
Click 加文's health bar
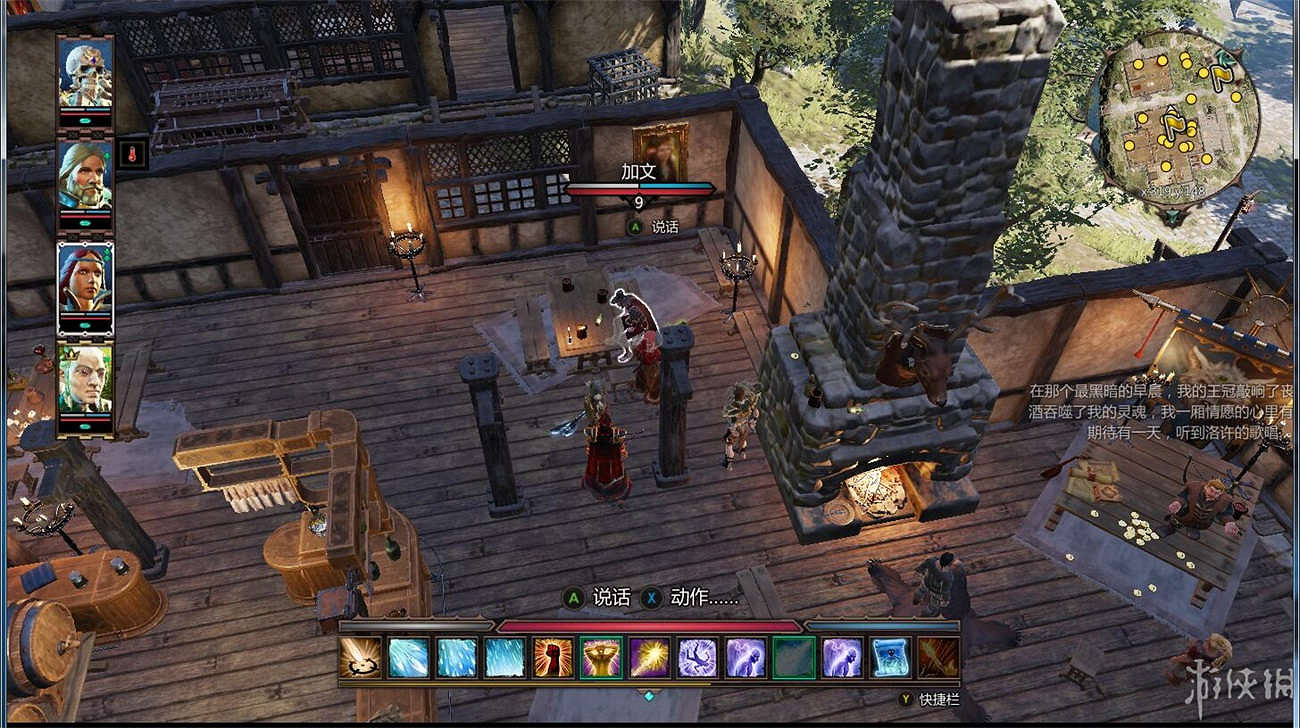640,192
